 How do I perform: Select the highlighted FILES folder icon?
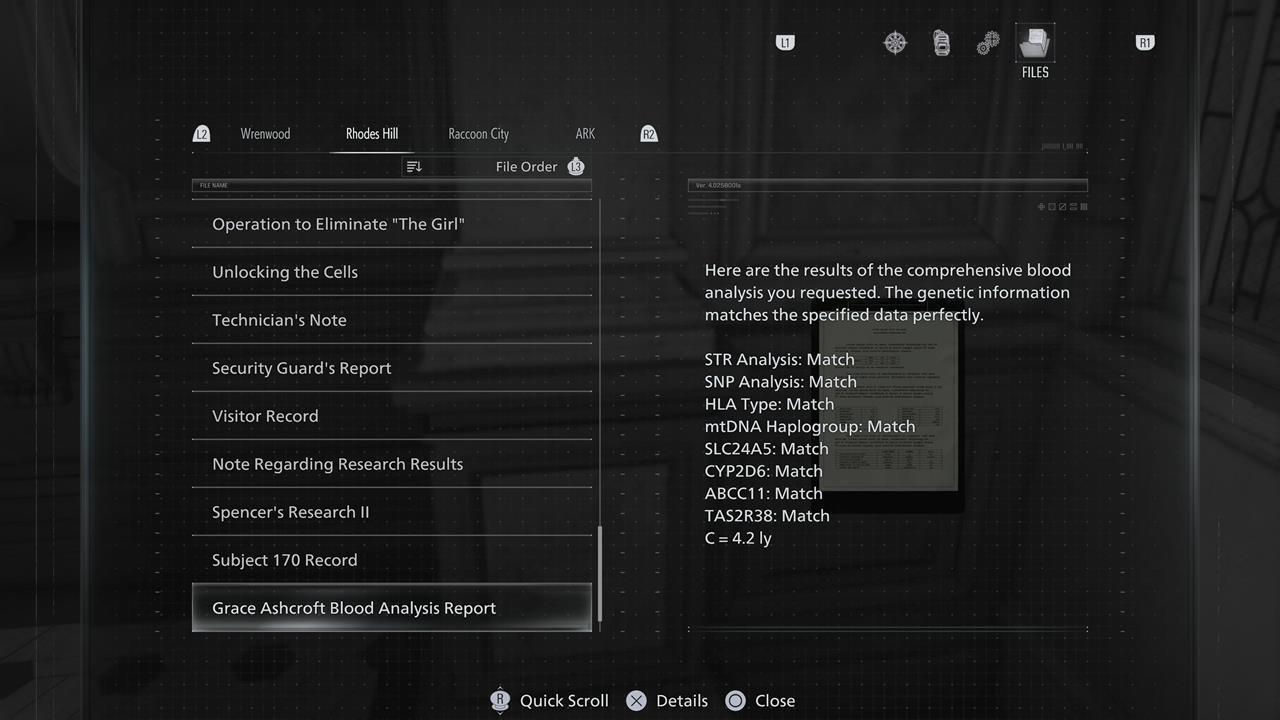click(x=1035, y=42)
